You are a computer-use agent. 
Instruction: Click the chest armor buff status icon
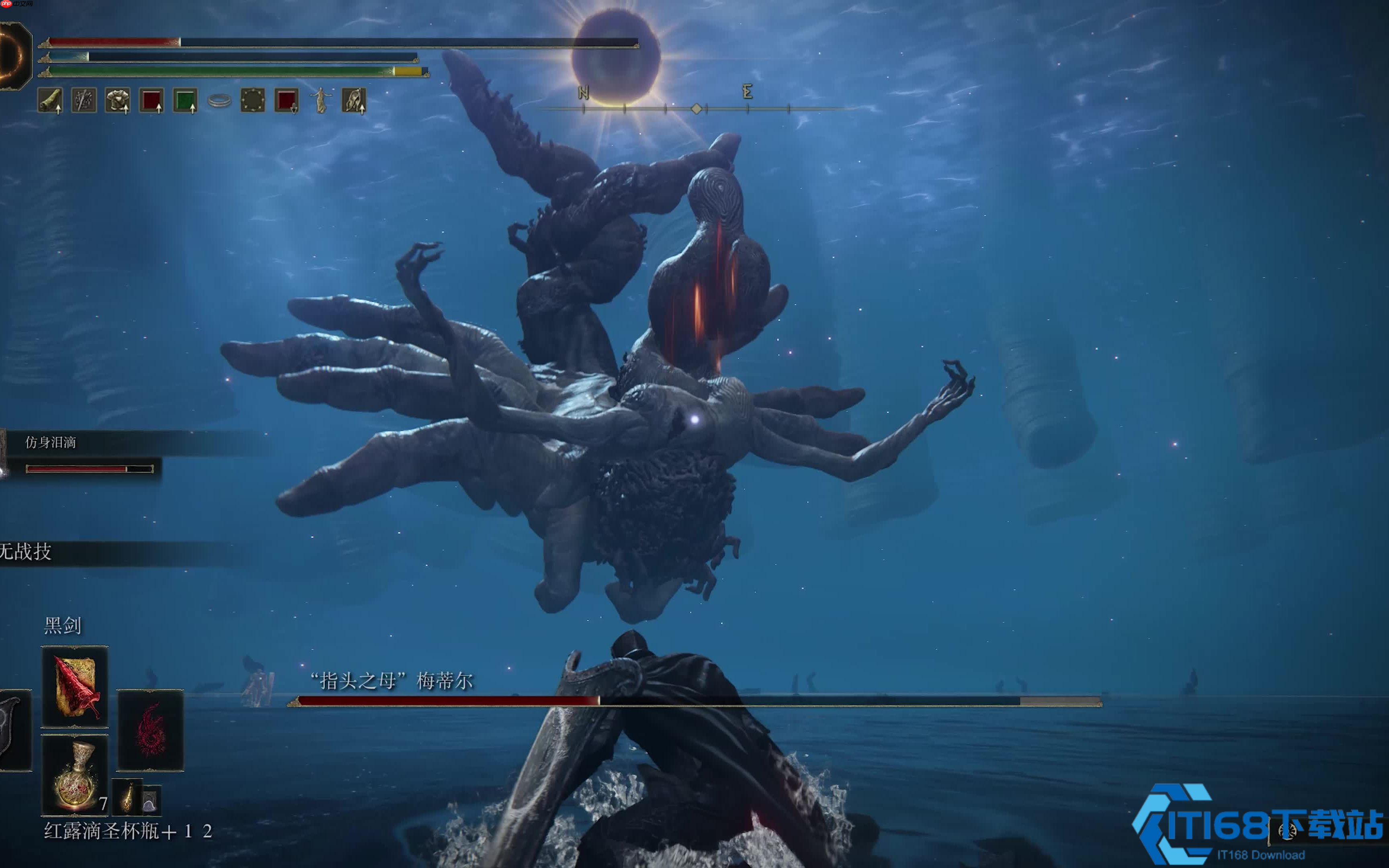coord(118,100)
